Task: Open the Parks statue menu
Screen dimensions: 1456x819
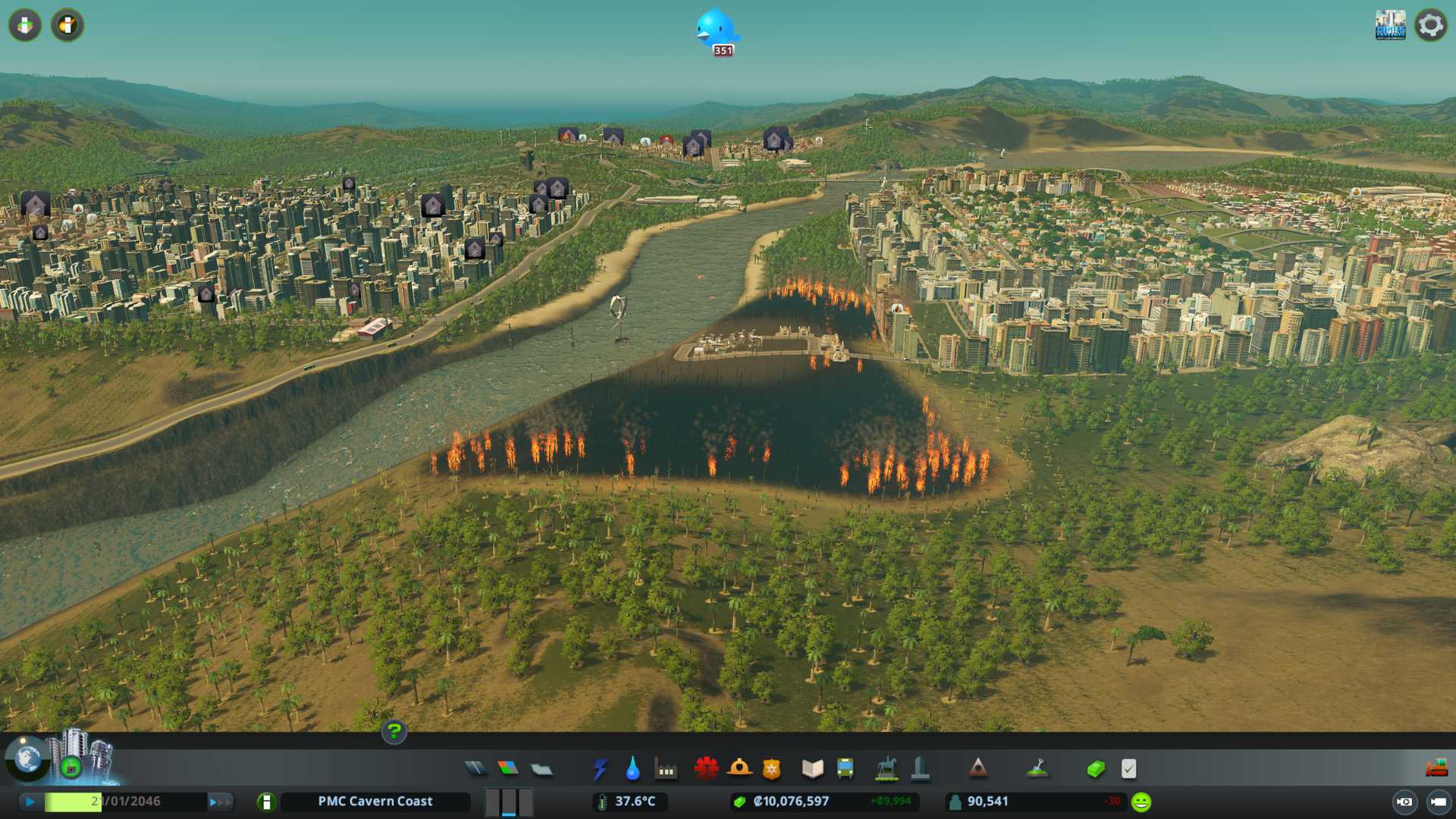Action: click(x=886, y=769)
